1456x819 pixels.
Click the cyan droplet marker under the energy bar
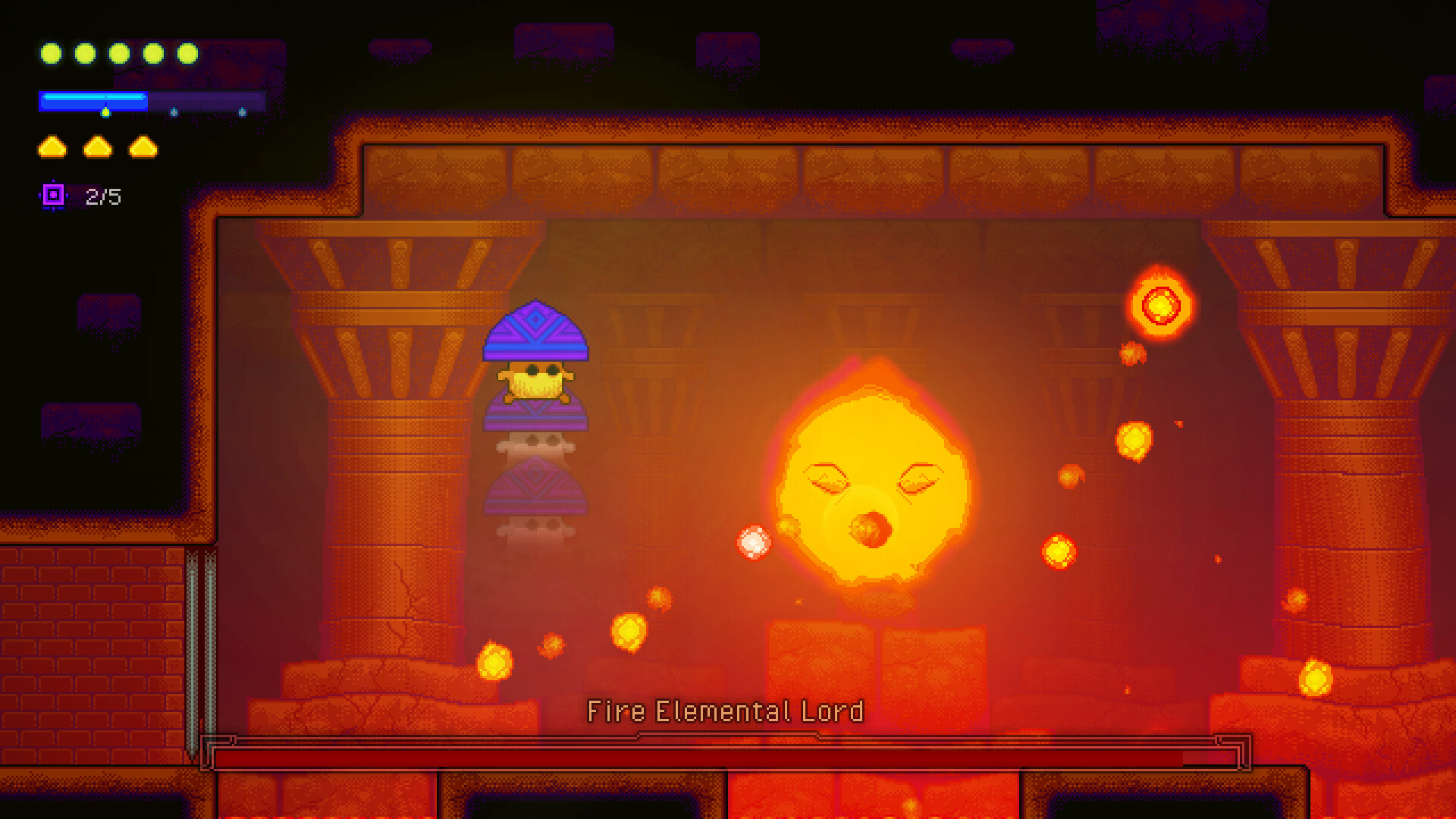click(x=106, y=111)
